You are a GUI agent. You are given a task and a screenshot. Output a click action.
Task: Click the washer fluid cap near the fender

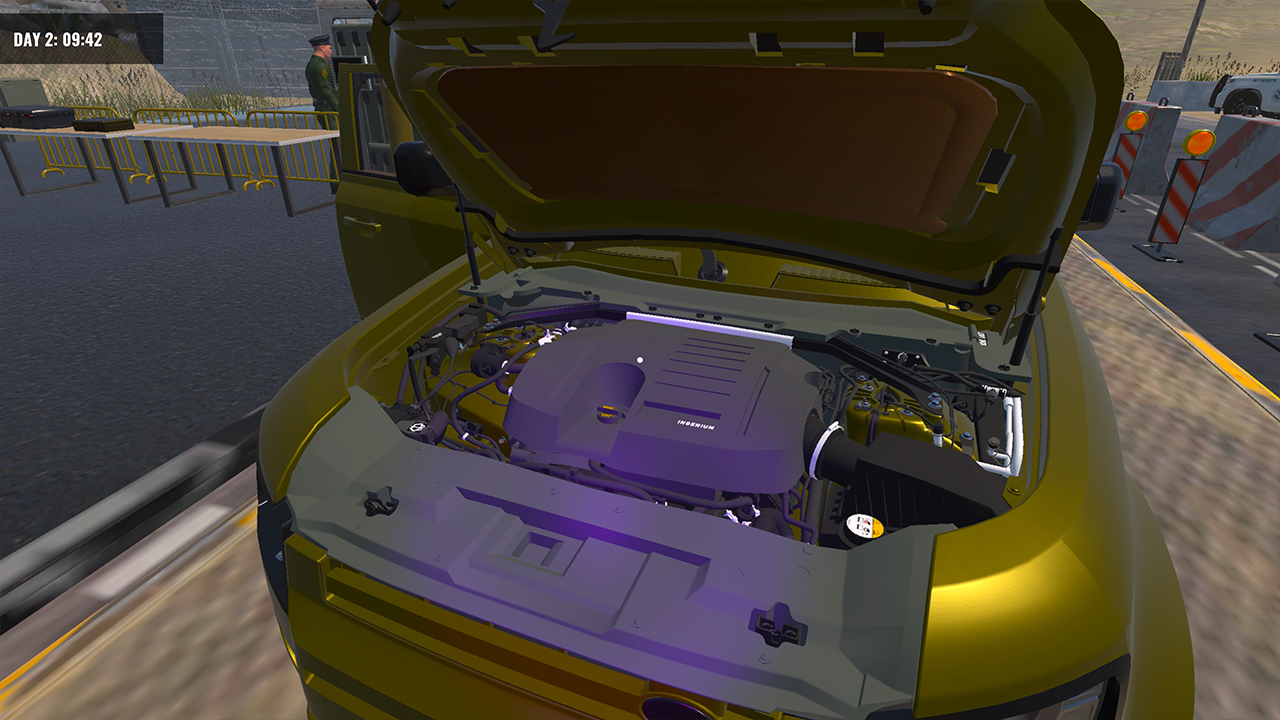[994, 443]
